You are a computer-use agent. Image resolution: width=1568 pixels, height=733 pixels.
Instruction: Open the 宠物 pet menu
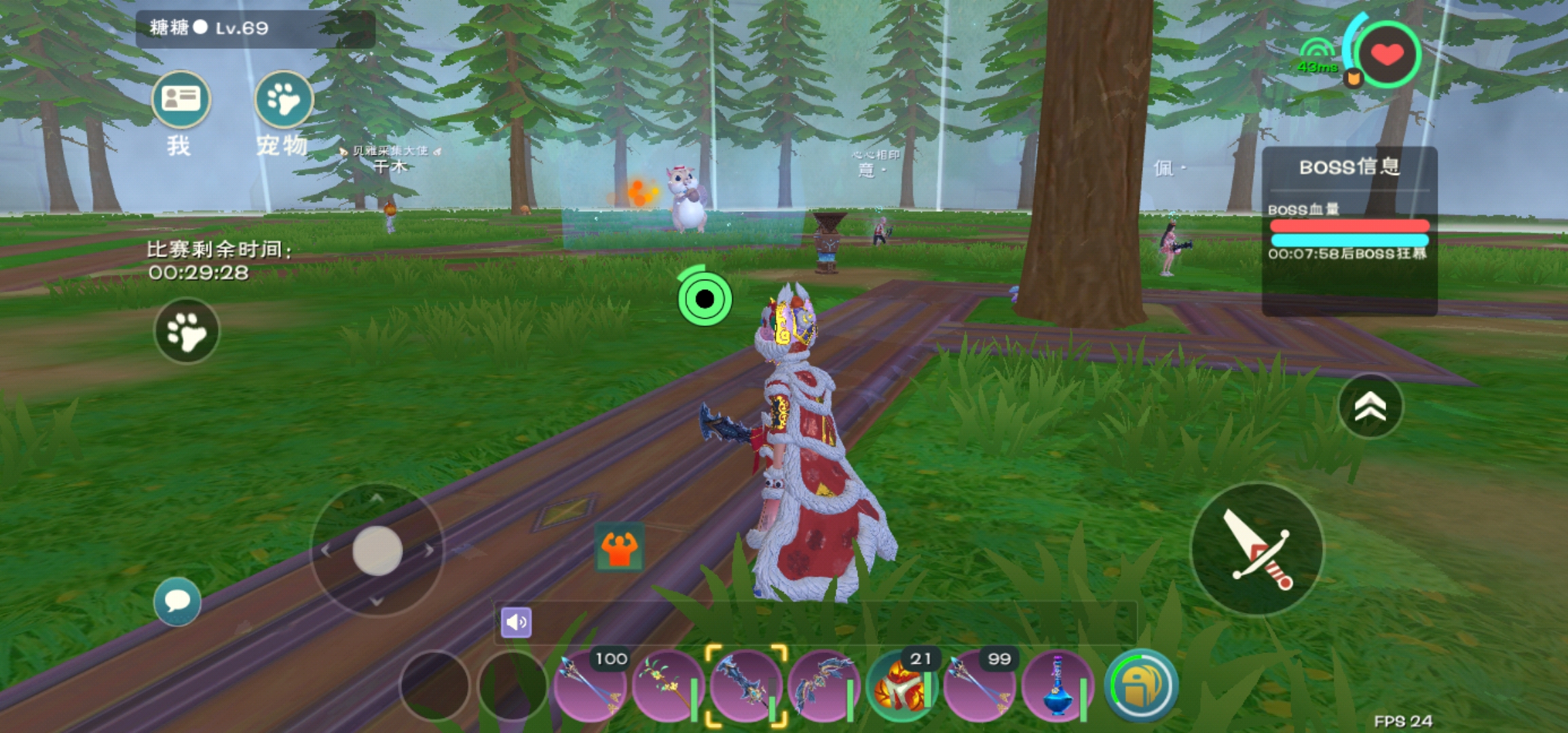pyautogui.click(x=283, y=100)
